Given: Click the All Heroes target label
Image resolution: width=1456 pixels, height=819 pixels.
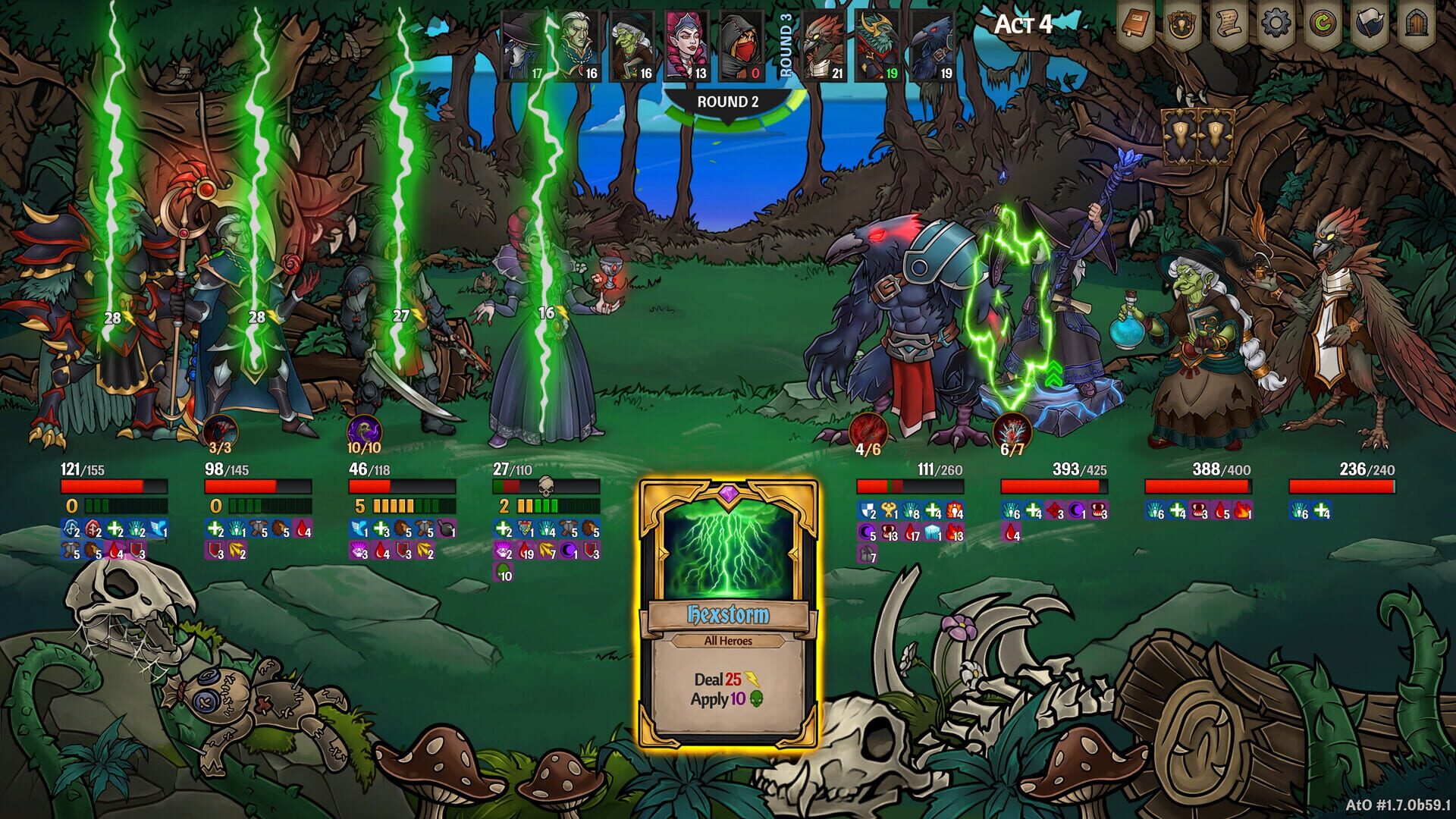Looking at the screenshot, I should coord(728,642).
